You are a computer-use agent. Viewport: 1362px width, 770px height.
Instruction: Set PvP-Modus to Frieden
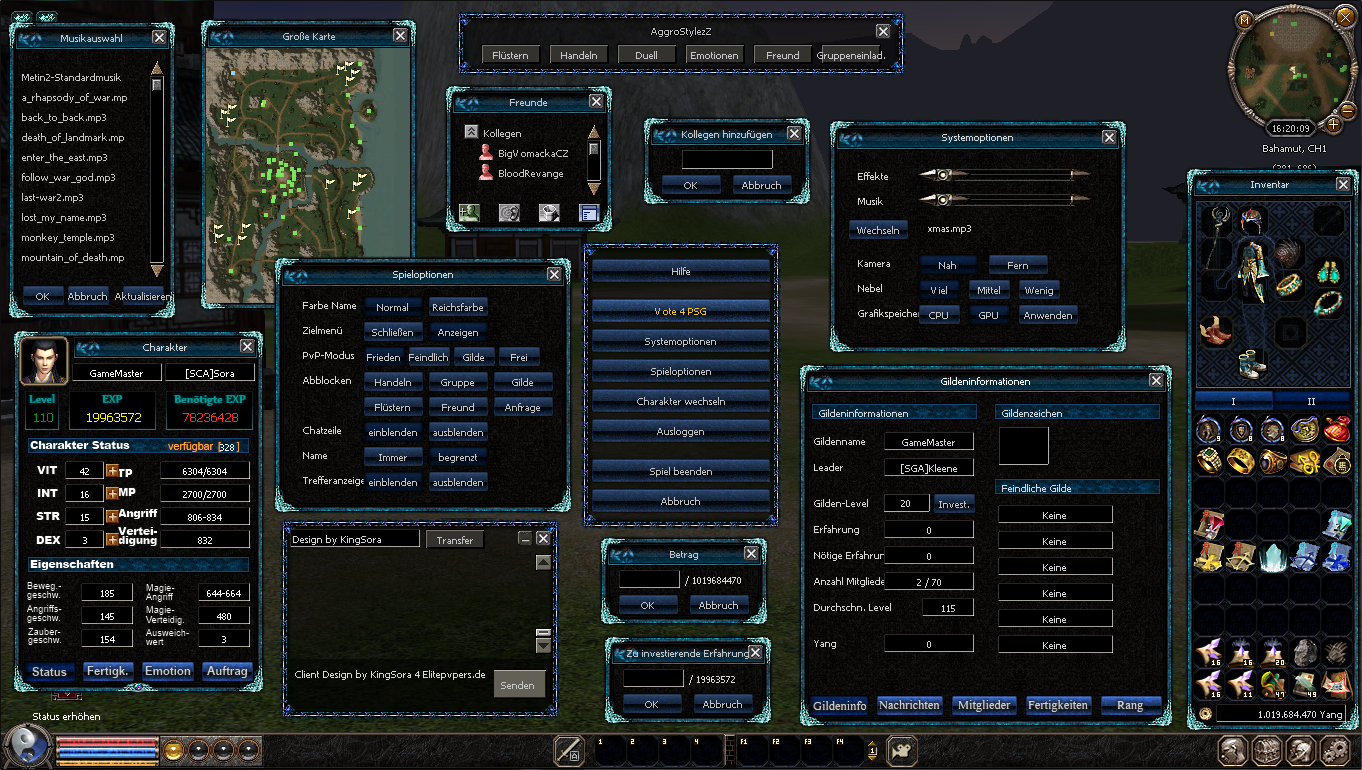383,357
